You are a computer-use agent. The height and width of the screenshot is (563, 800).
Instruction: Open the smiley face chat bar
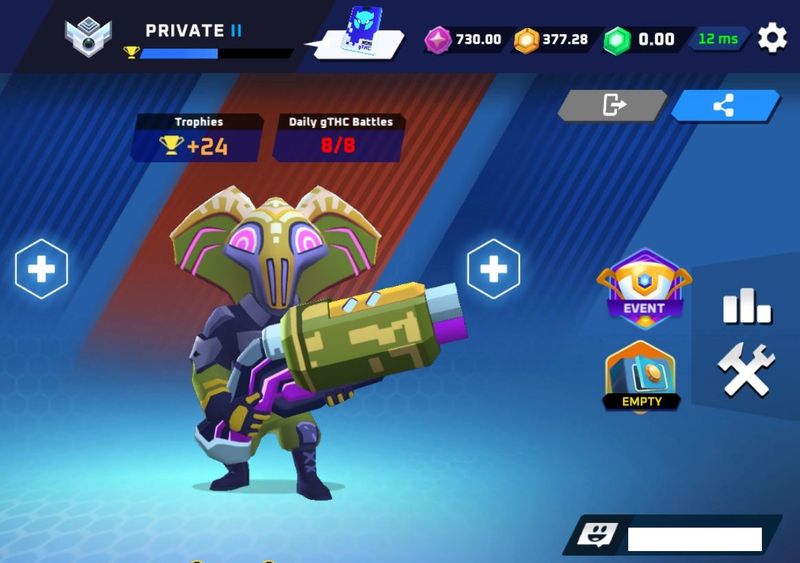672,537
